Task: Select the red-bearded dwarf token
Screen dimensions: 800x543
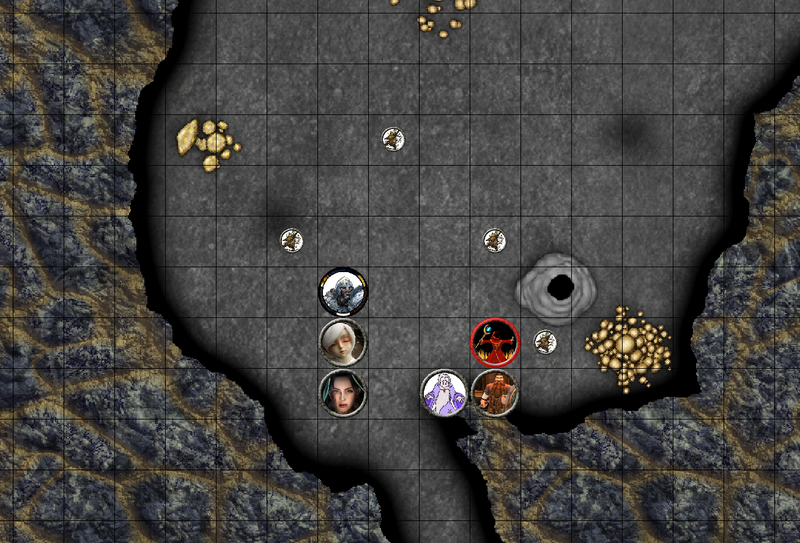Action: tap(494, 392)
